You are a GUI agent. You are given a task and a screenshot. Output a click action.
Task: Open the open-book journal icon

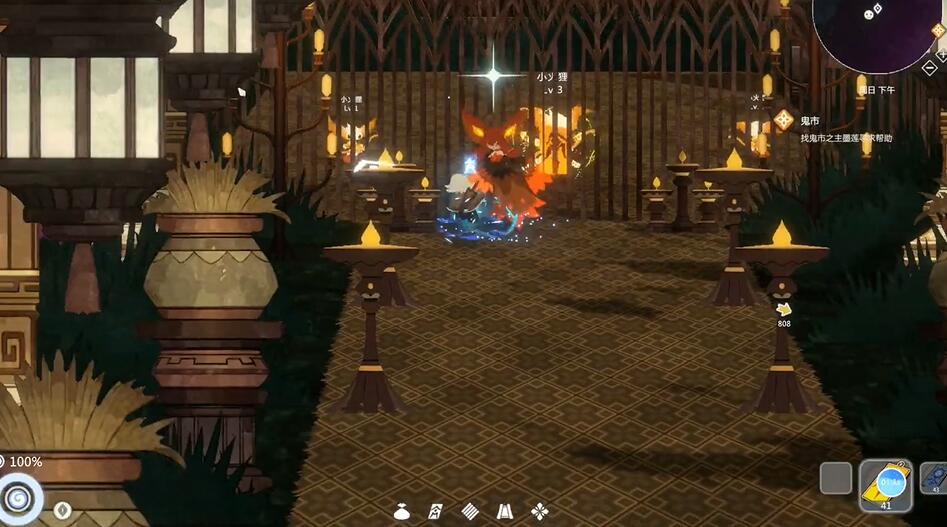505,511
